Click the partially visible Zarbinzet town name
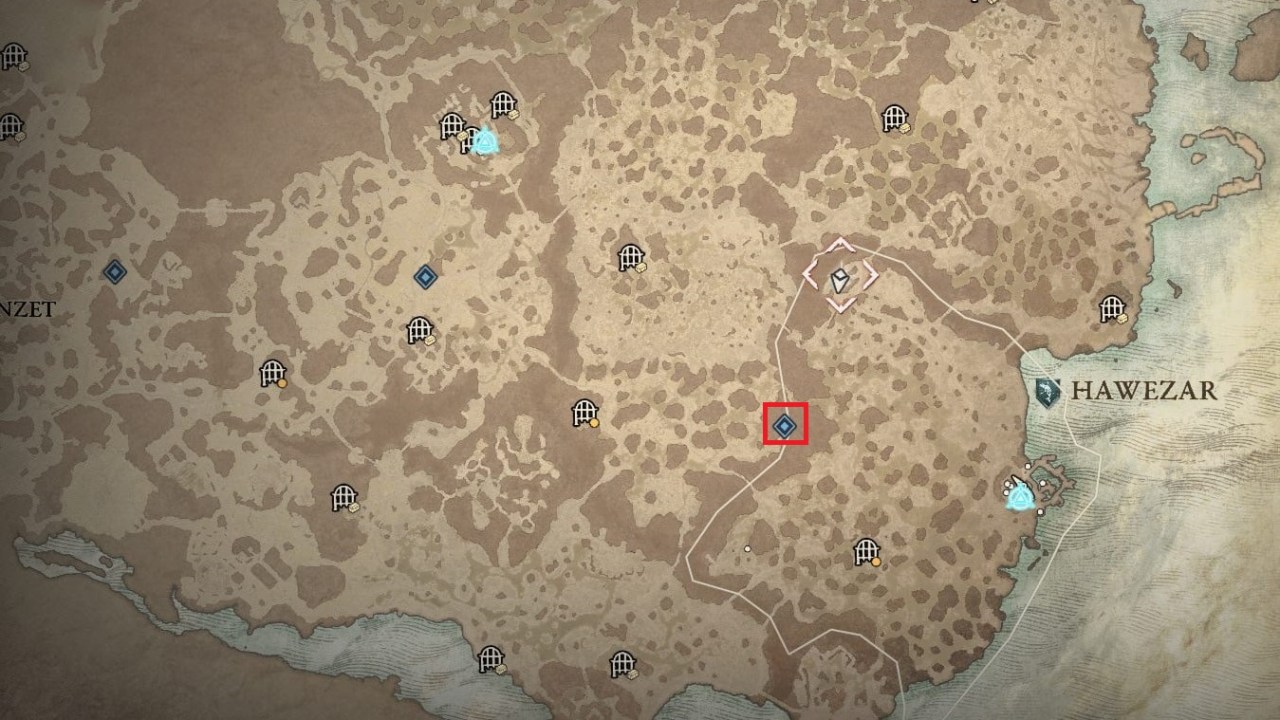 pyautogui.click(x=28, y=308)
